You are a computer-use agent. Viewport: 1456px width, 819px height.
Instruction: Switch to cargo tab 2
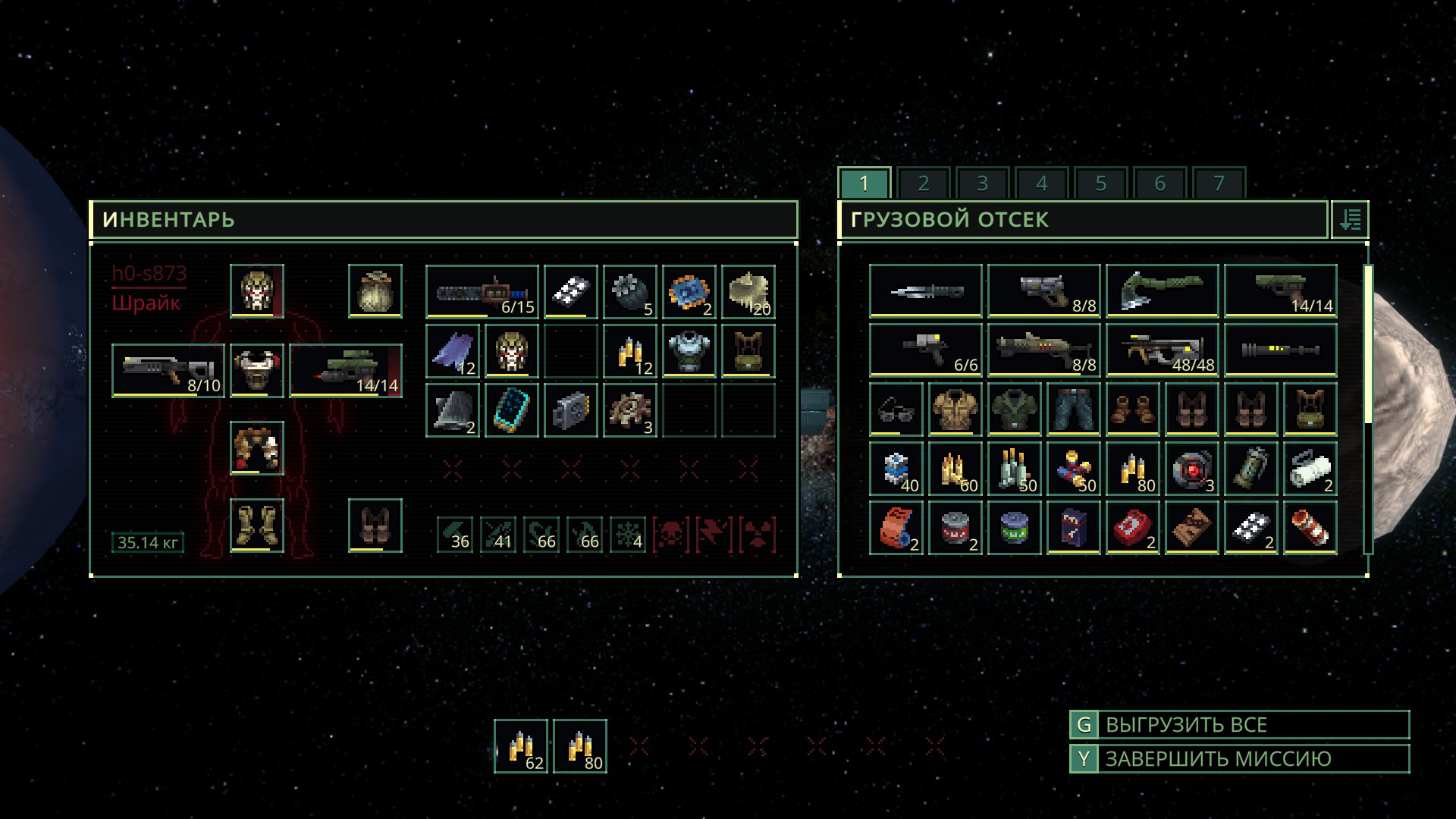click(x=923, y=184)
